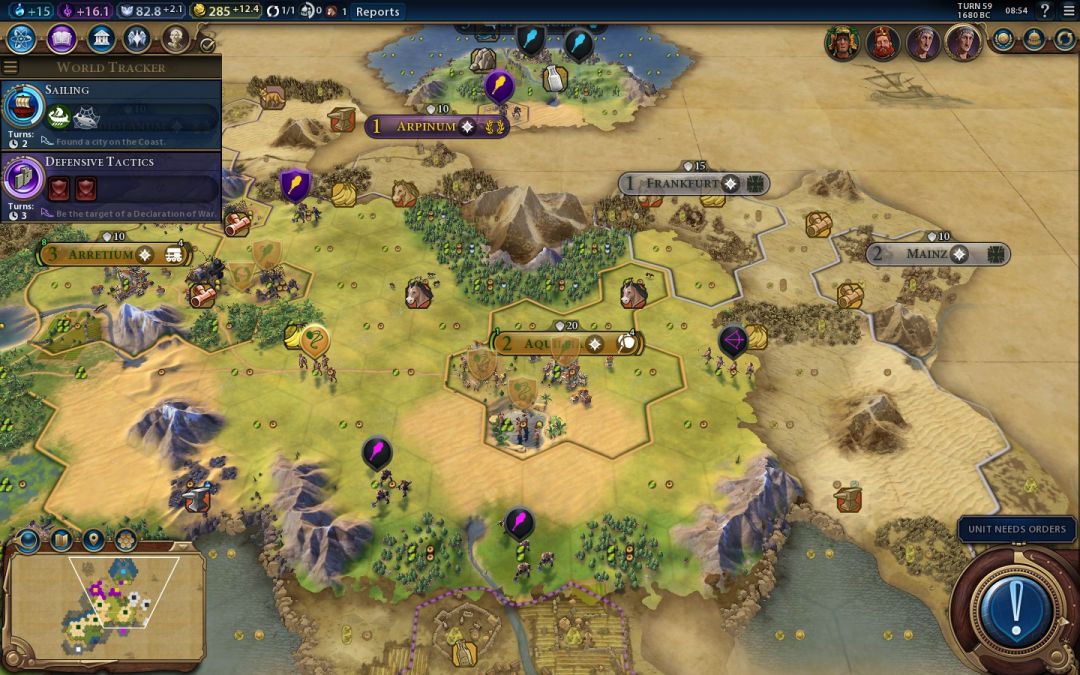Image resolution: width=1080 pixels, height=675 pixels.
Task: Click the green-headdress leader portrait
Action: point(841,43)
